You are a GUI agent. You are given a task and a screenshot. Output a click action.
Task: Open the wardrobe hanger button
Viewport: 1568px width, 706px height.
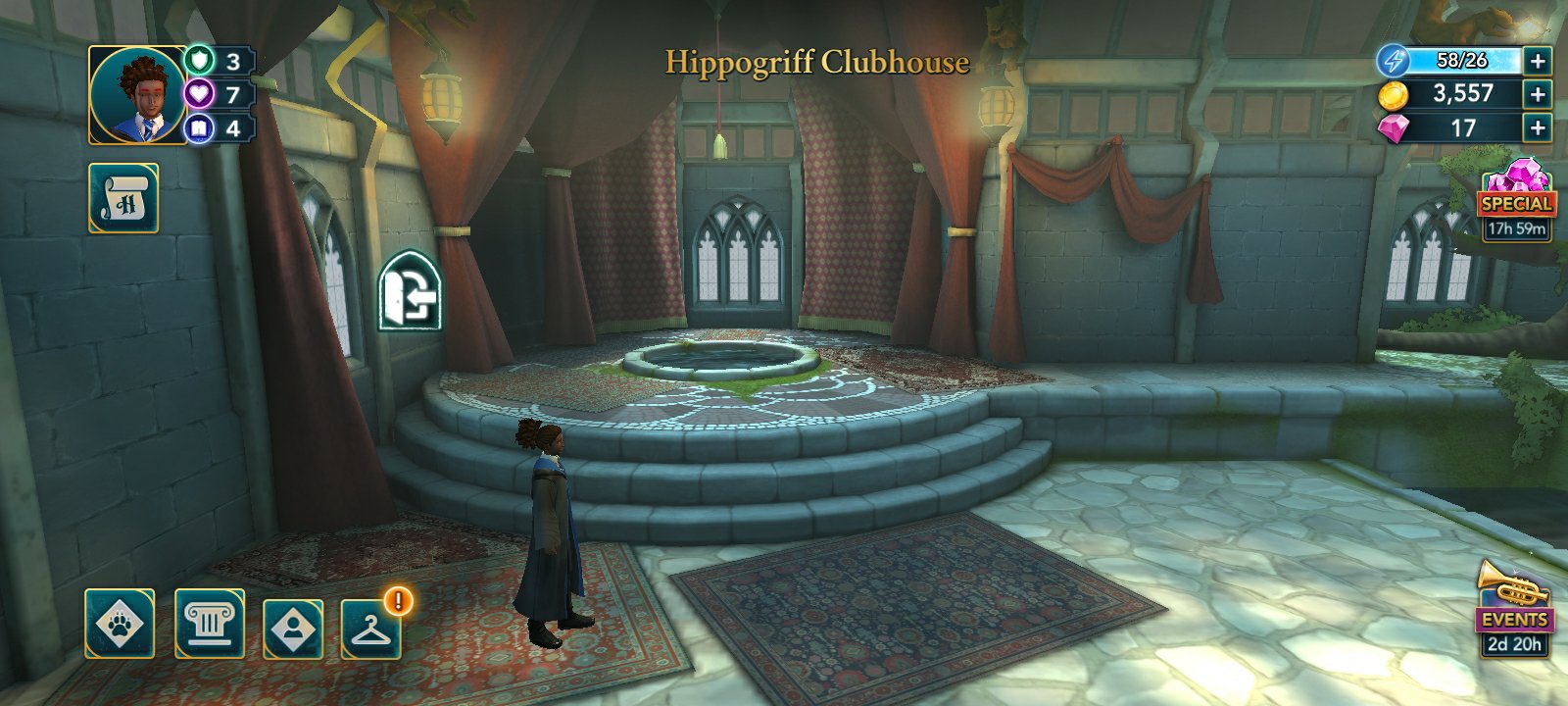pyautogui.click(x=371, y=628)
